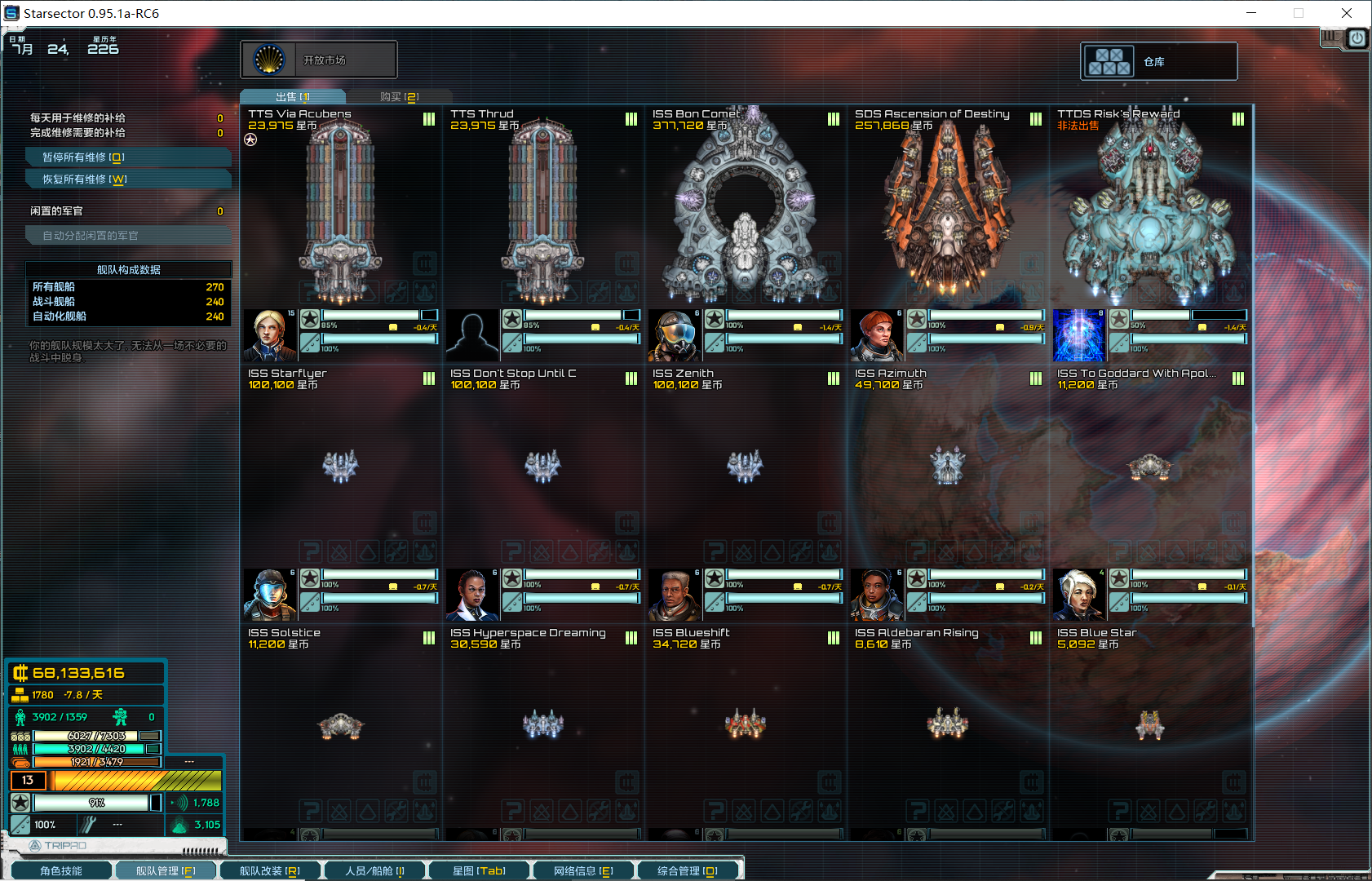Click 恢复所有维修 to resume repairs
Screen dimensions: 1372x881
tap(128, 179)
